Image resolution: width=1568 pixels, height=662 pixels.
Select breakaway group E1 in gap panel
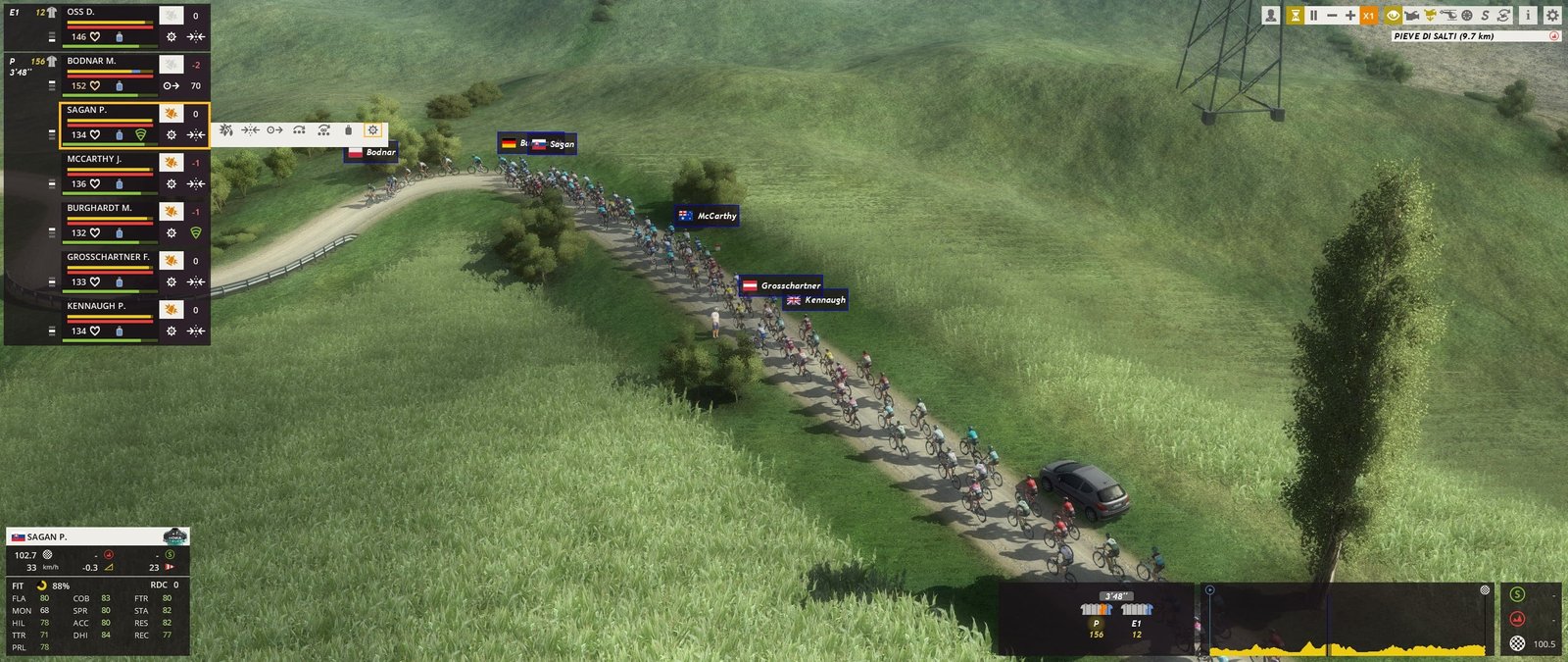[x=1137, y=617]
